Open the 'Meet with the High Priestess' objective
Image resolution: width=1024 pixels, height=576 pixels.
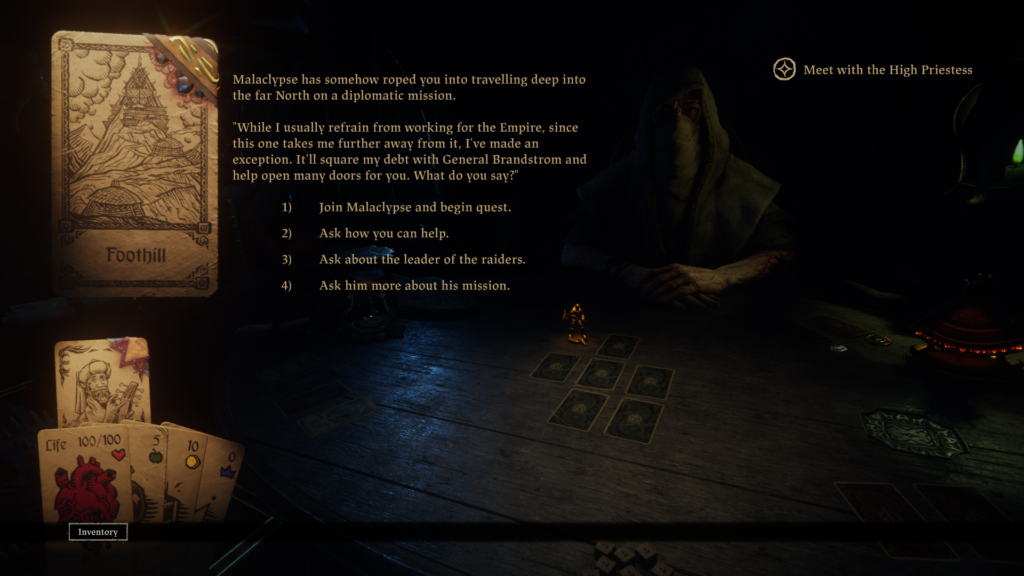pos(874,70)
